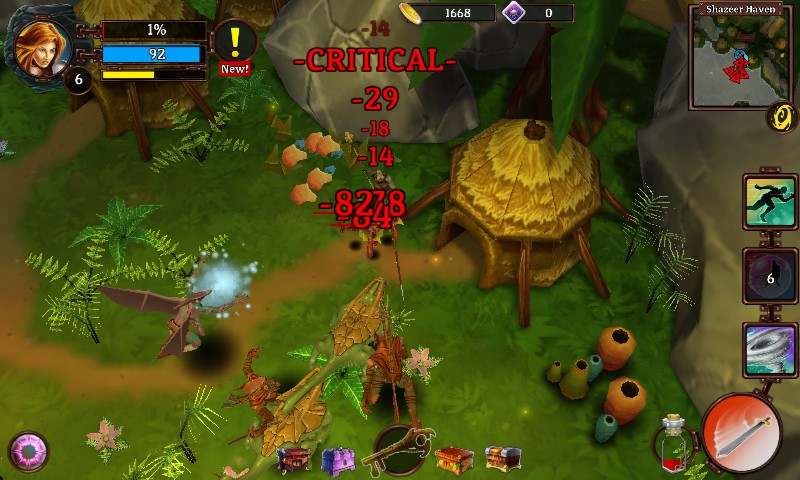Image resolution: width=800 pixels, height=480 pixels.
Task: Use the golden key in the ring
Action: pos(402,449)
